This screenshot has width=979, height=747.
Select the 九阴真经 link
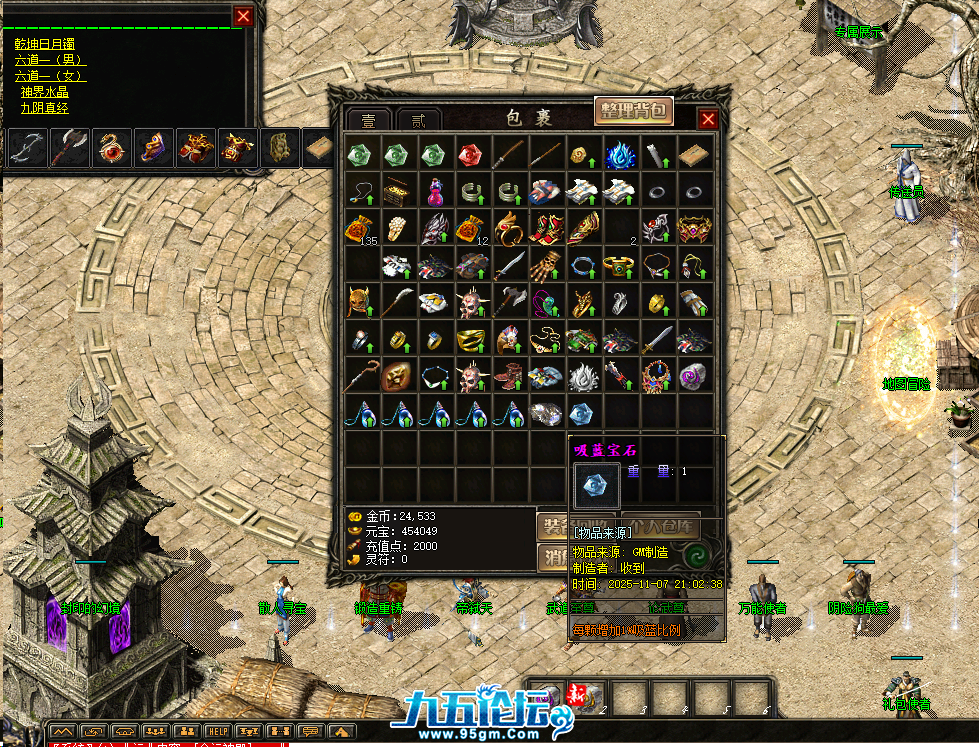point(44,108)
